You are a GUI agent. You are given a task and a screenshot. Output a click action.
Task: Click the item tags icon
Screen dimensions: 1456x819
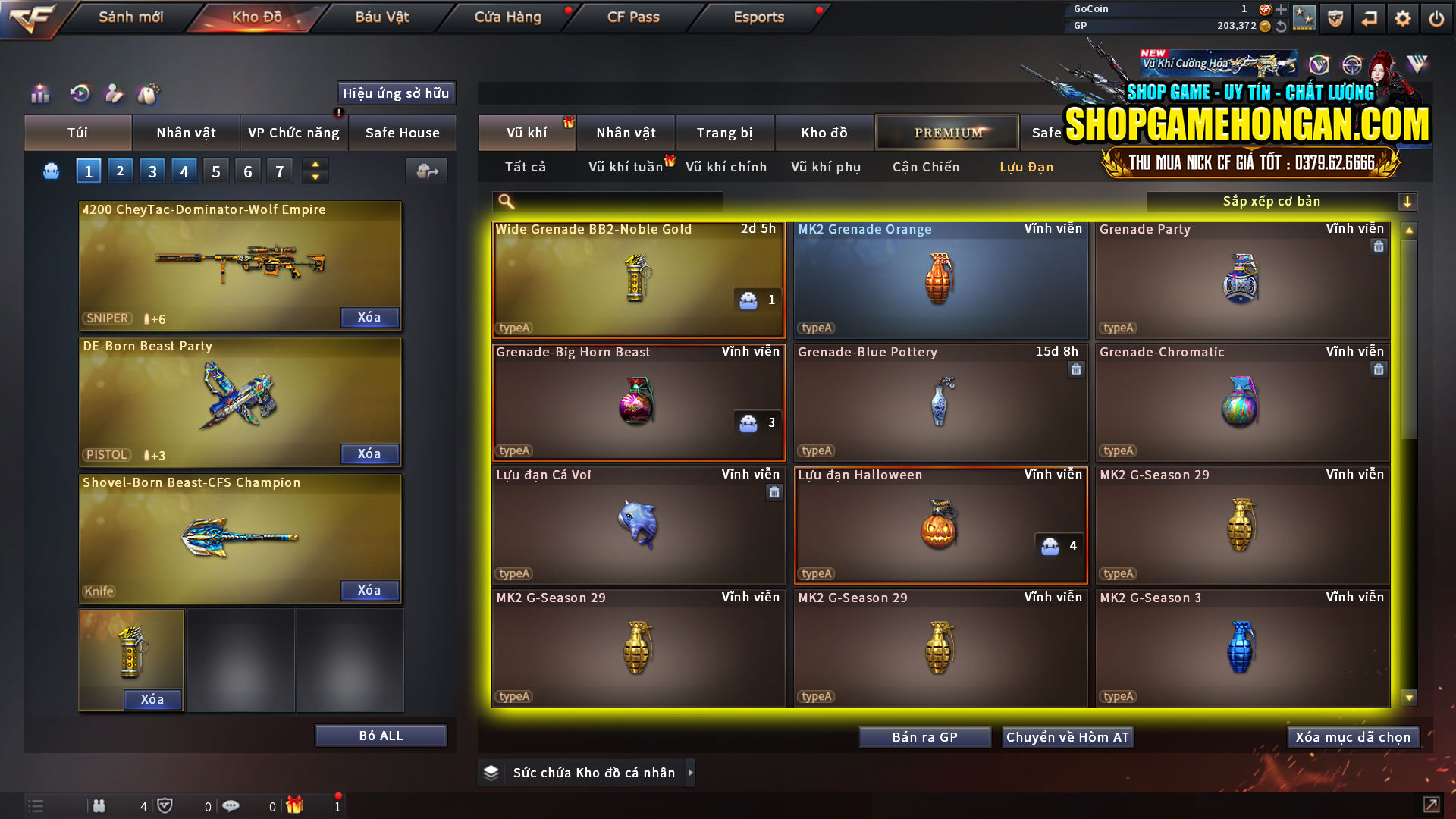(x=149, y=94)
